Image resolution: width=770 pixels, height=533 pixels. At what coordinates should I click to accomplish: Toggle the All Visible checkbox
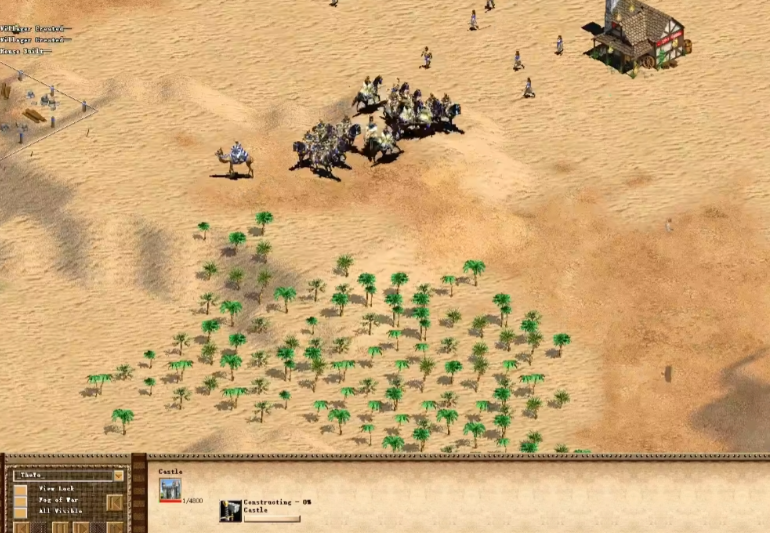coord(20,511)
